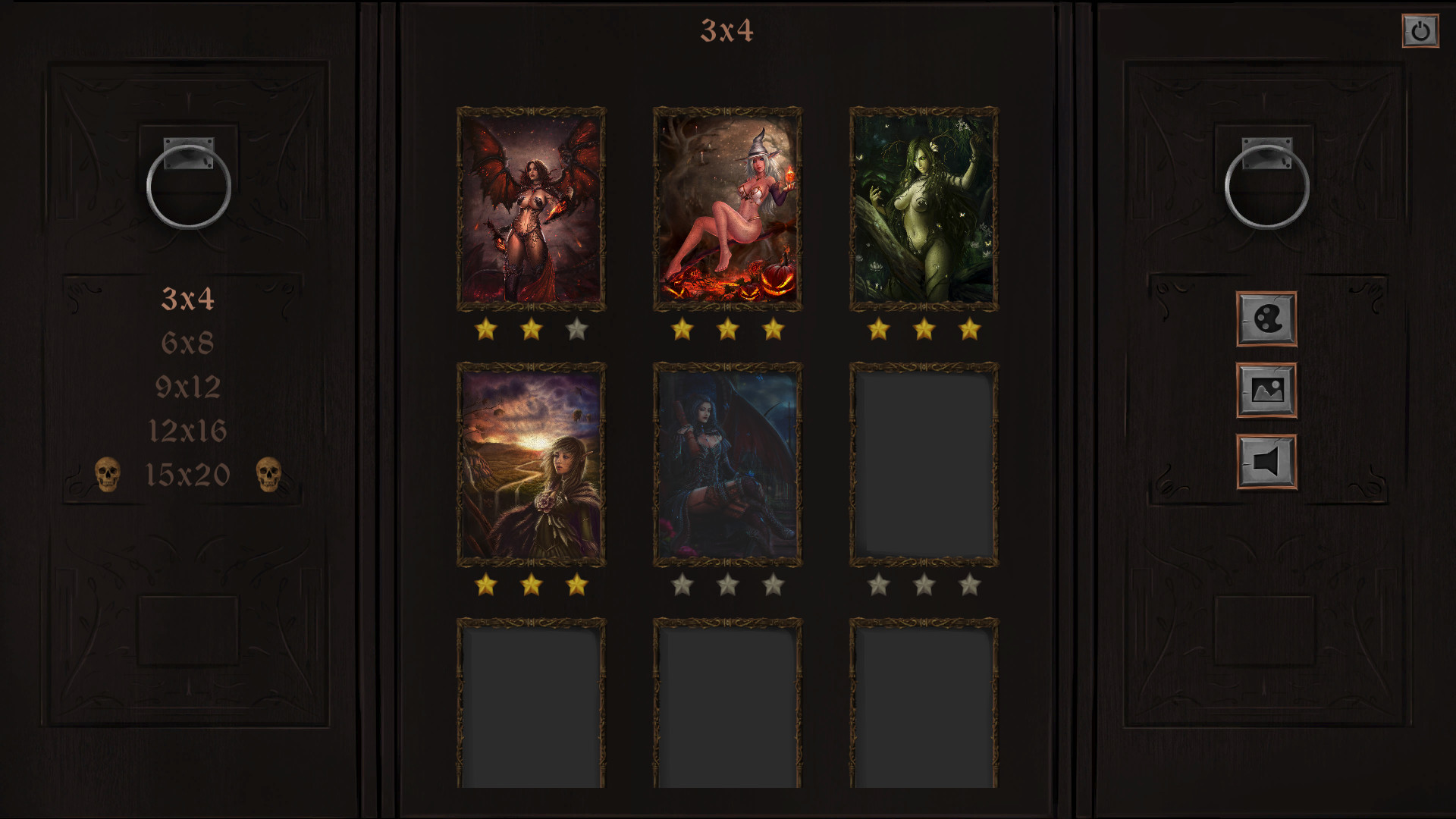Select the 6x8 puzzle difficulty
This screenshot has height=819, width=1456.
[189, 342]
